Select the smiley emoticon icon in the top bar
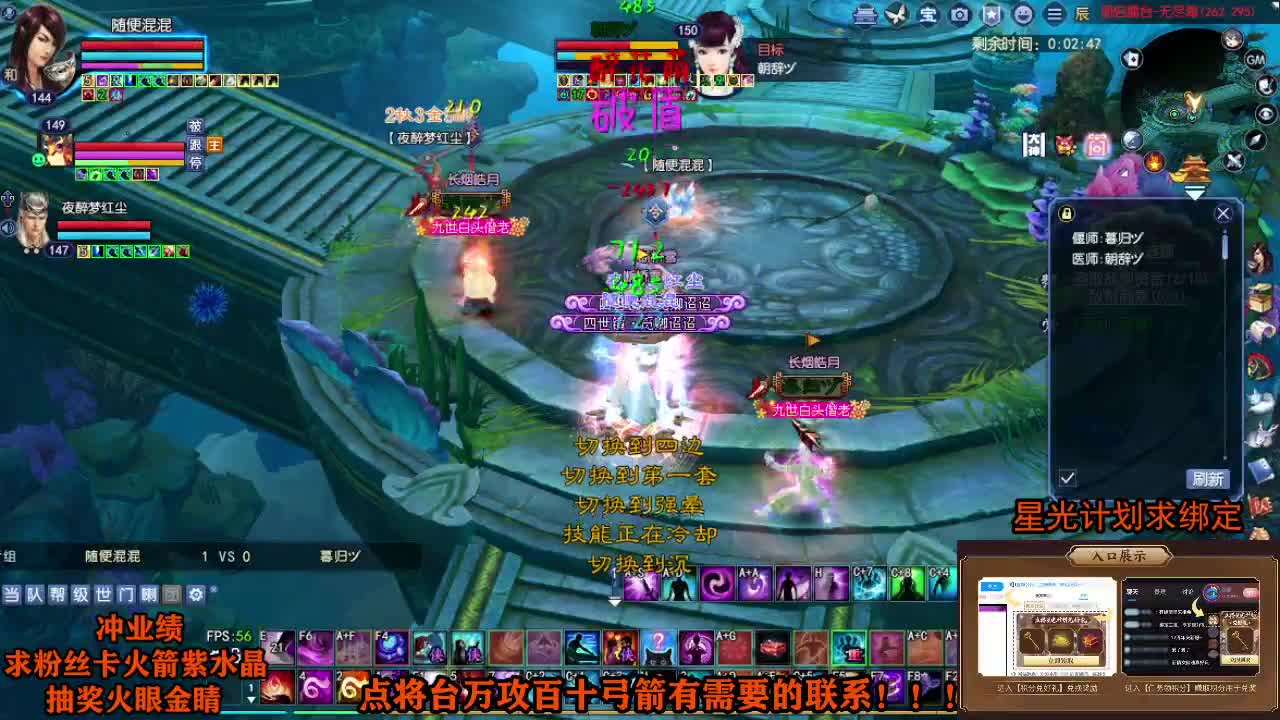Screen dimensions: 1280x720 click(1025, 15)
